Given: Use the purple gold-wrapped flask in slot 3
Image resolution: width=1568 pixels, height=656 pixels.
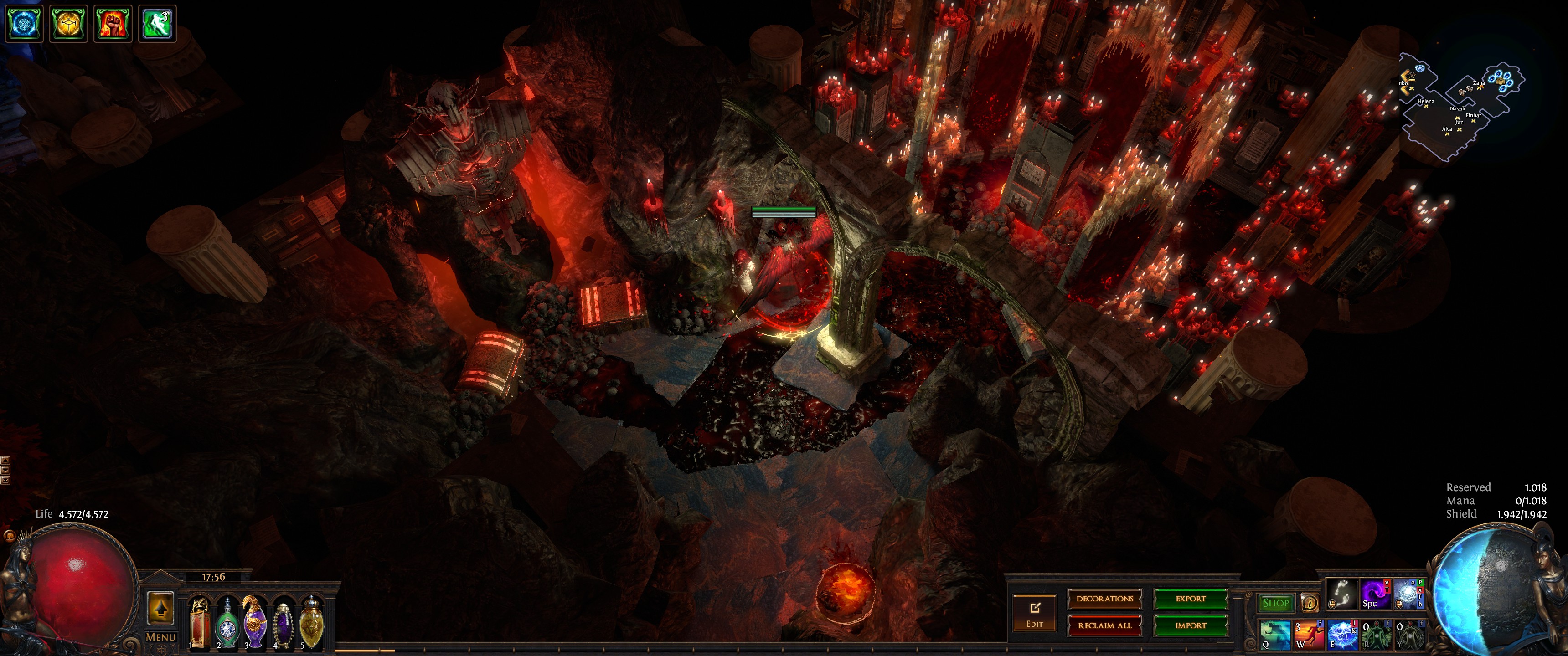Looking at the screenshot, I should (x=255, y=621).
